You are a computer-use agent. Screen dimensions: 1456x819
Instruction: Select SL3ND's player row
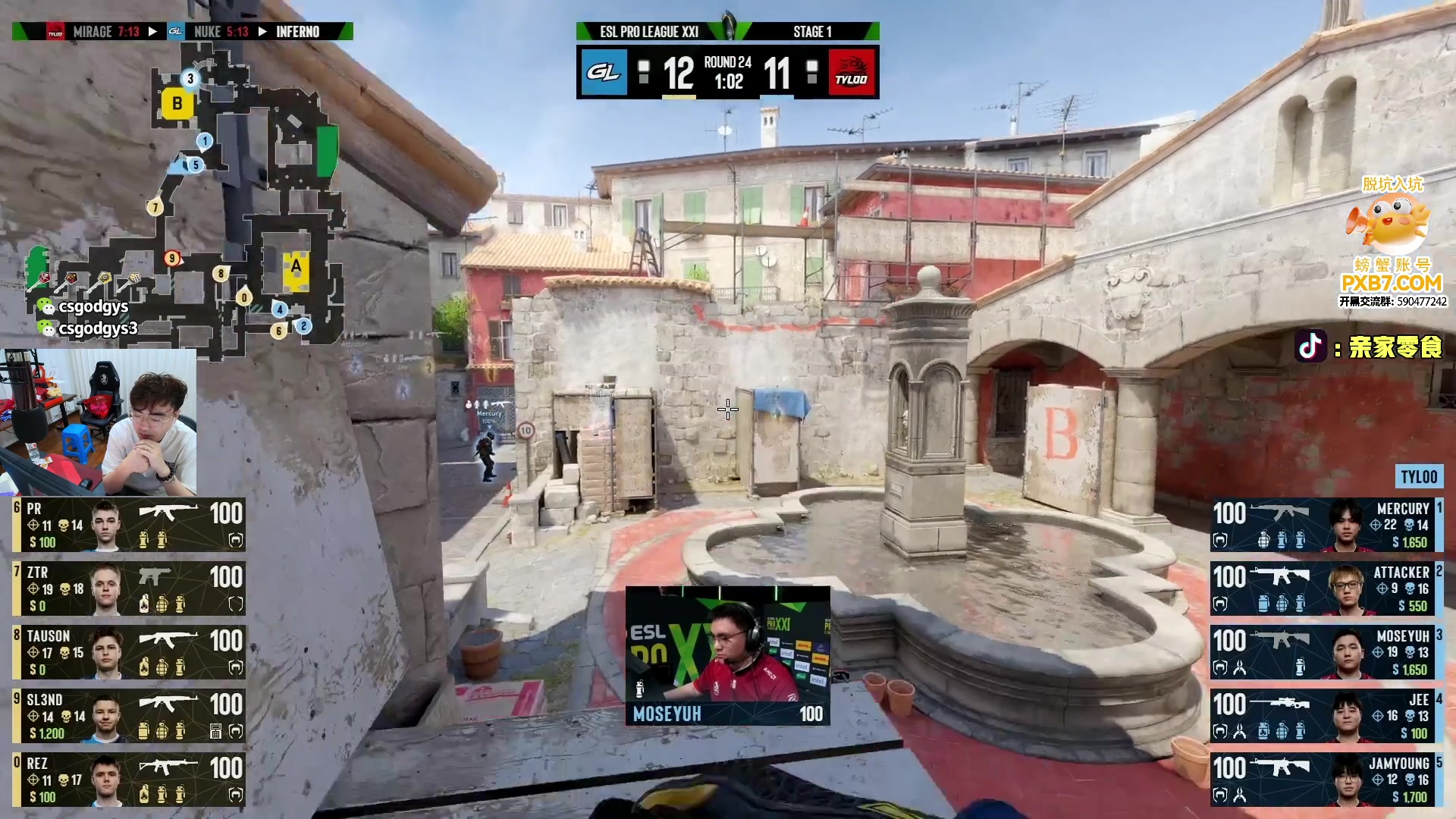tap(129, 715)
